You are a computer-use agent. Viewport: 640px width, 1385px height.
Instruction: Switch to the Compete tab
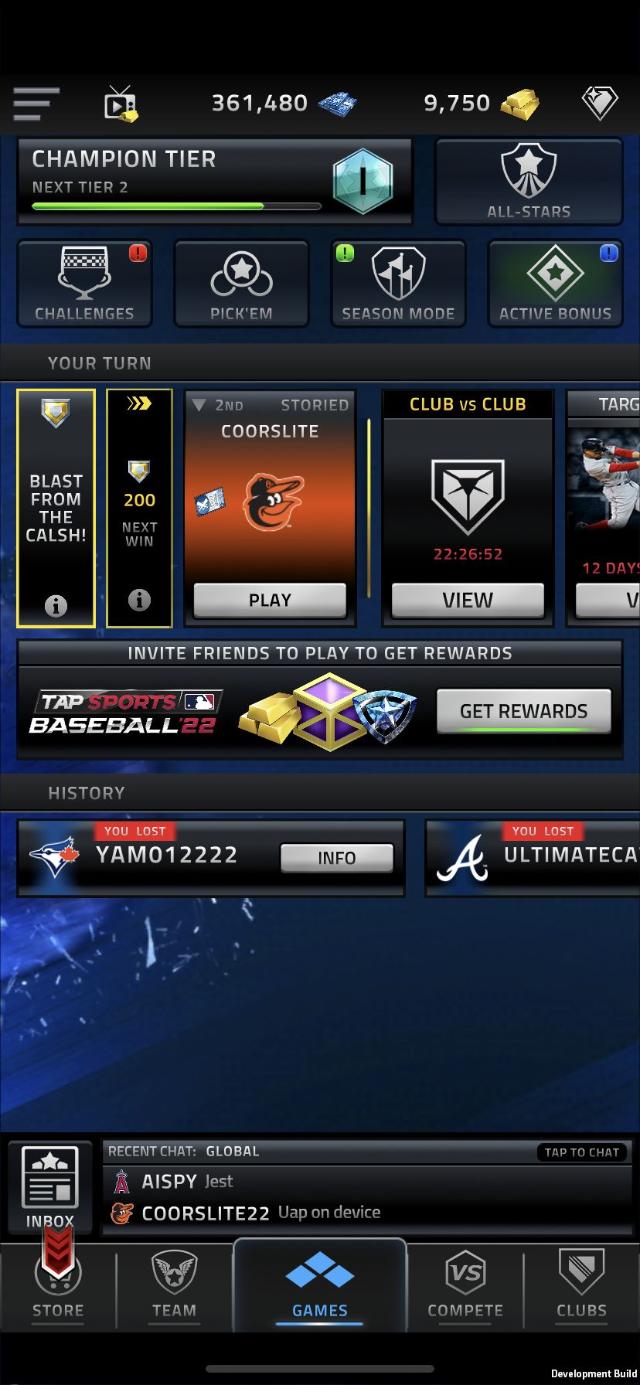click(x=465, y=1288)
